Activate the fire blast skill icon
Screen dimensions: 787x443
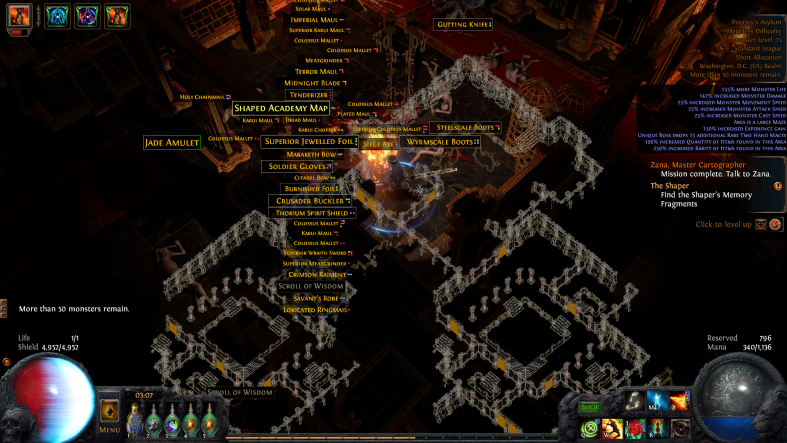(679, 402)
